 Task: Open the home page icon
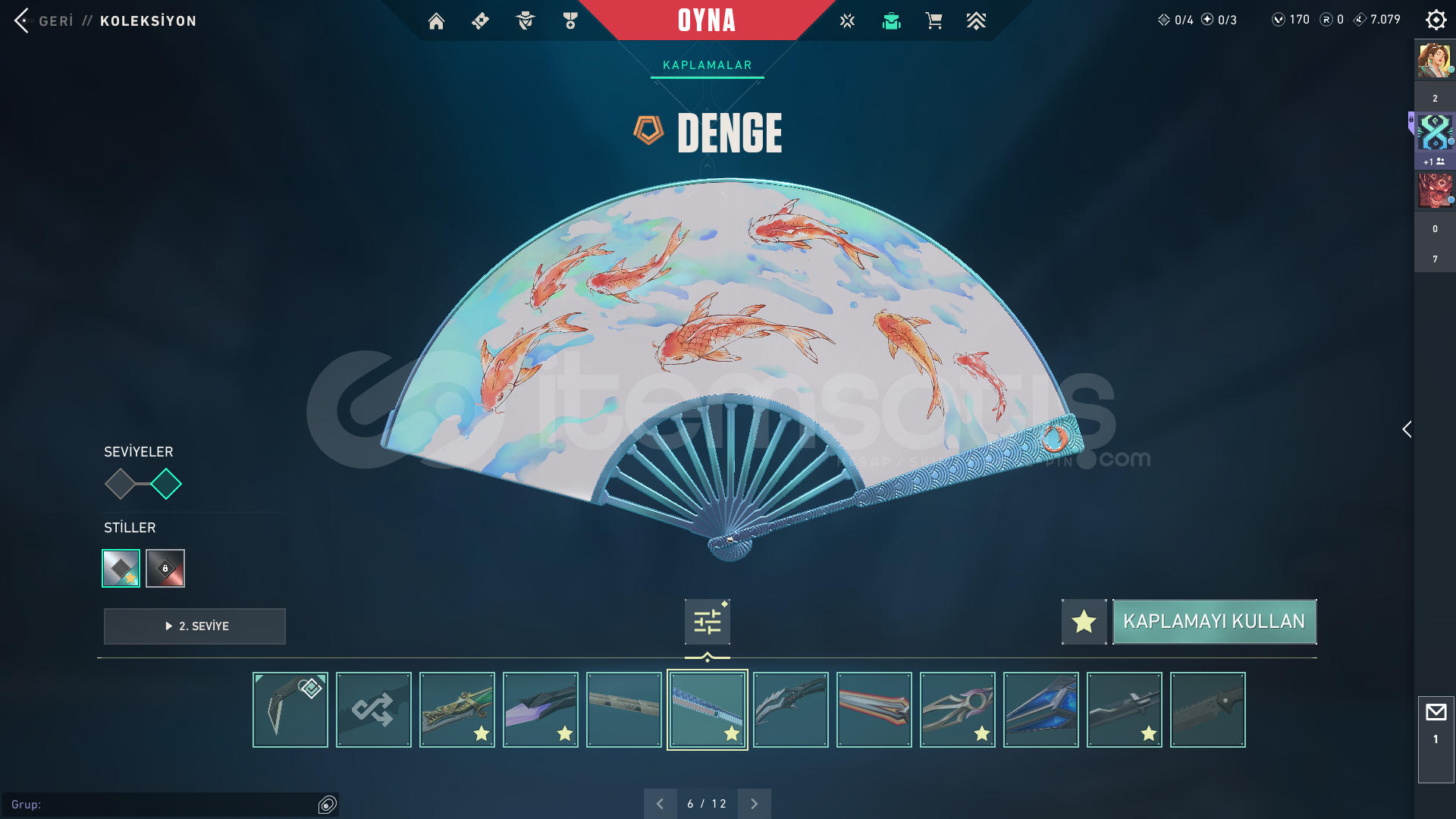click(436, 21)
